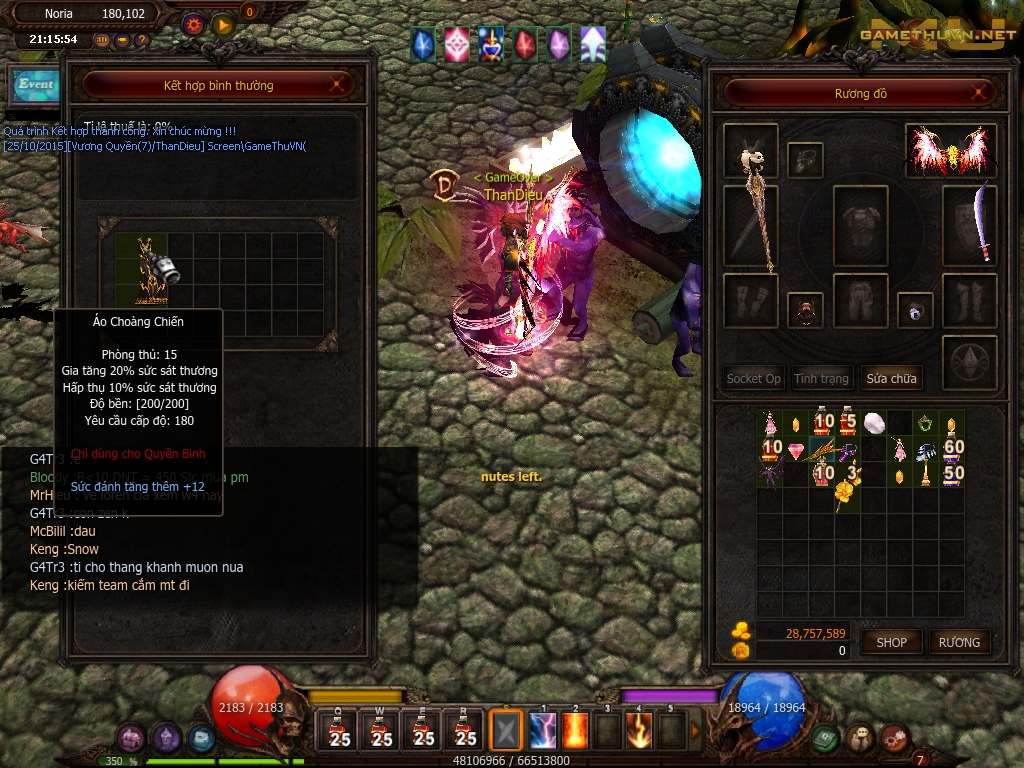Open the RƯƠNG storage button
This screenshot has width=1024, height=768.
pyautogui.click(x=959, y=642)
